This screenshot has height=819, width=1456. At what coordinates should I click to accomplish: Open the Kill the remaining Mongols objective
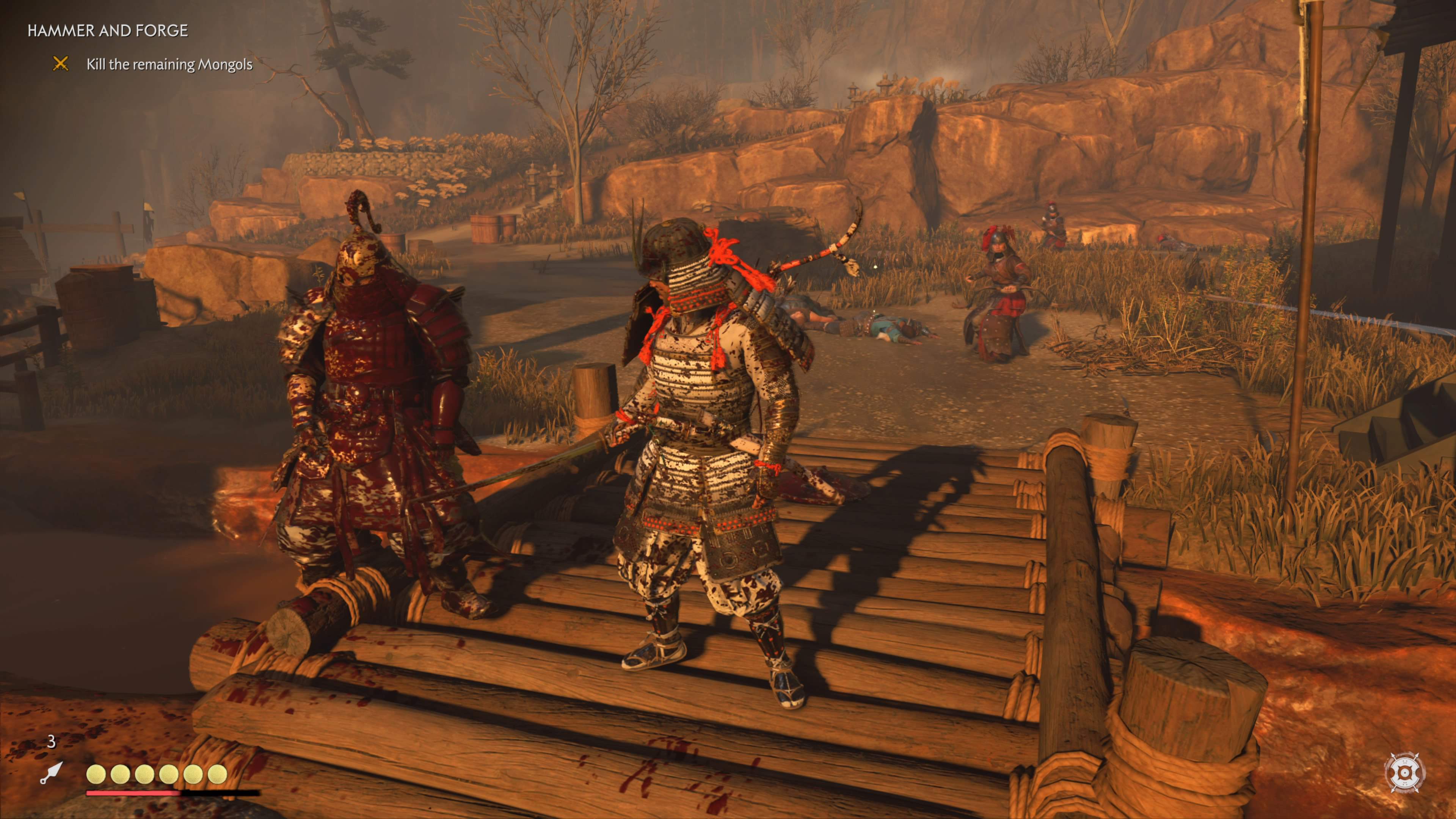pyautogui.click(x=169, y=64)
